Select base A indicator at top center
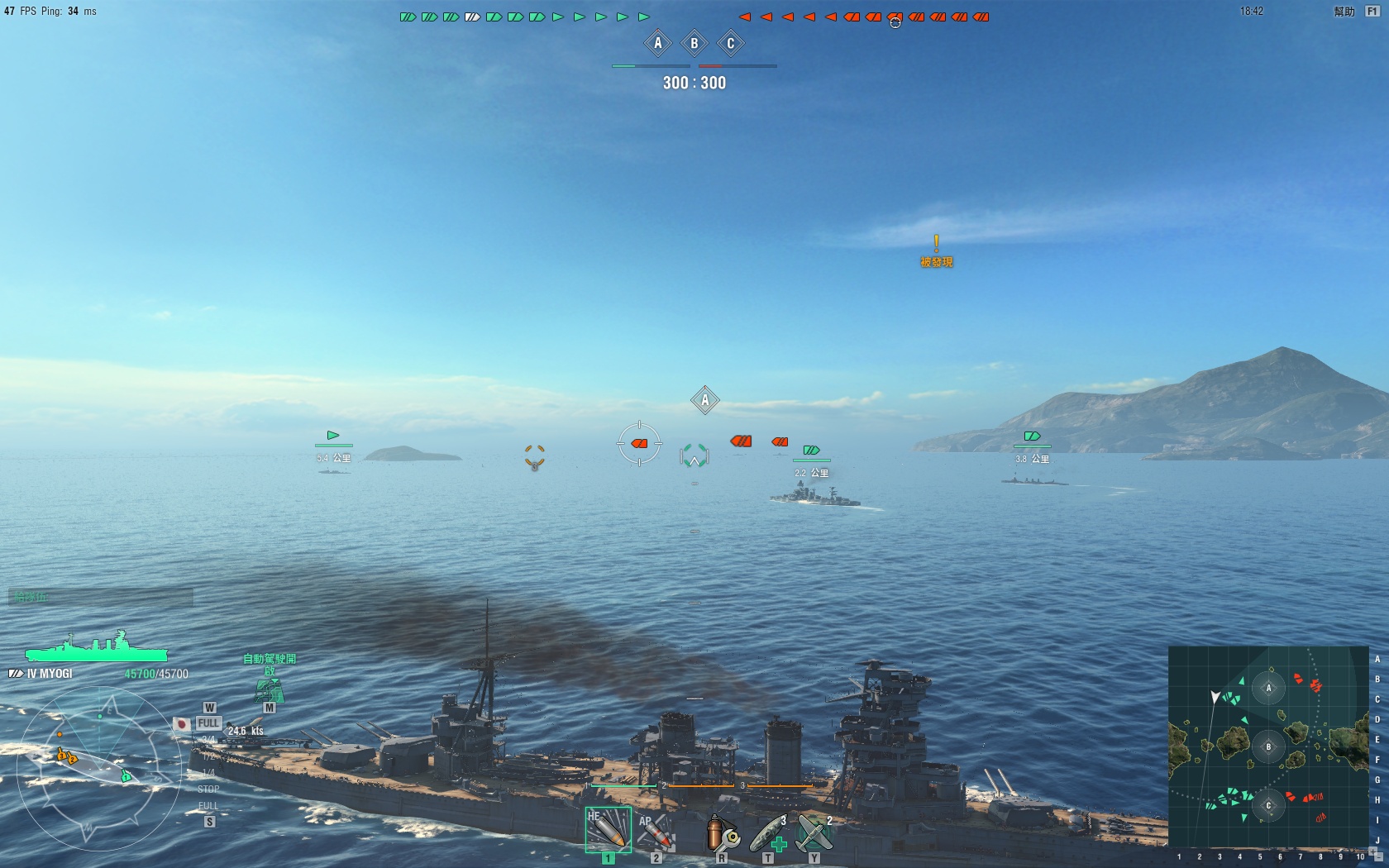Viewport: 1389px width, 868px height. [x=658, y=43]
